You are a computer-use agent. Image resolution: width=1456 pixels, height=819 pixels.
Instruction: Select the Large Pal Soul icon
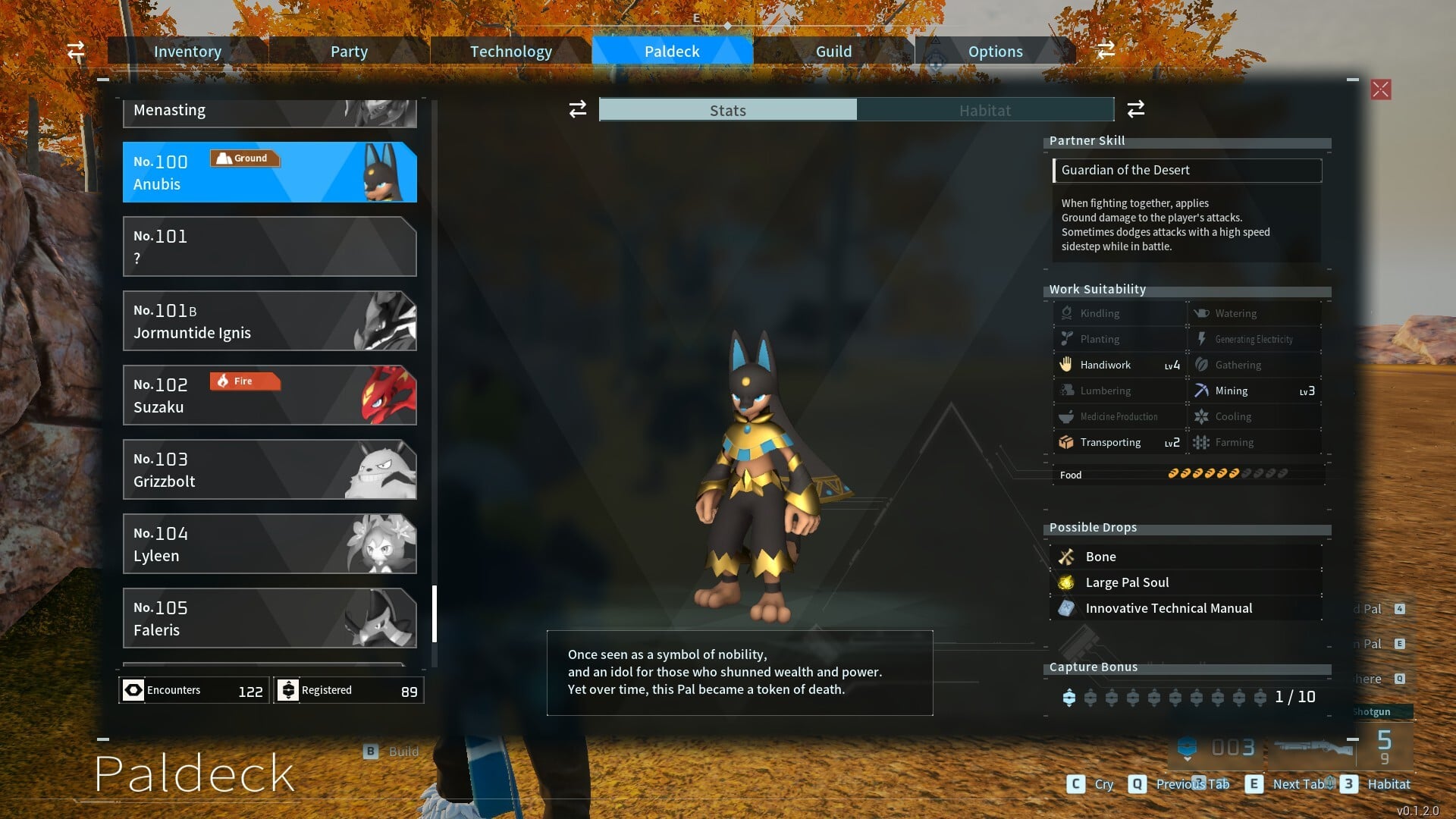pyautogui.click(x=1067, y=582)
